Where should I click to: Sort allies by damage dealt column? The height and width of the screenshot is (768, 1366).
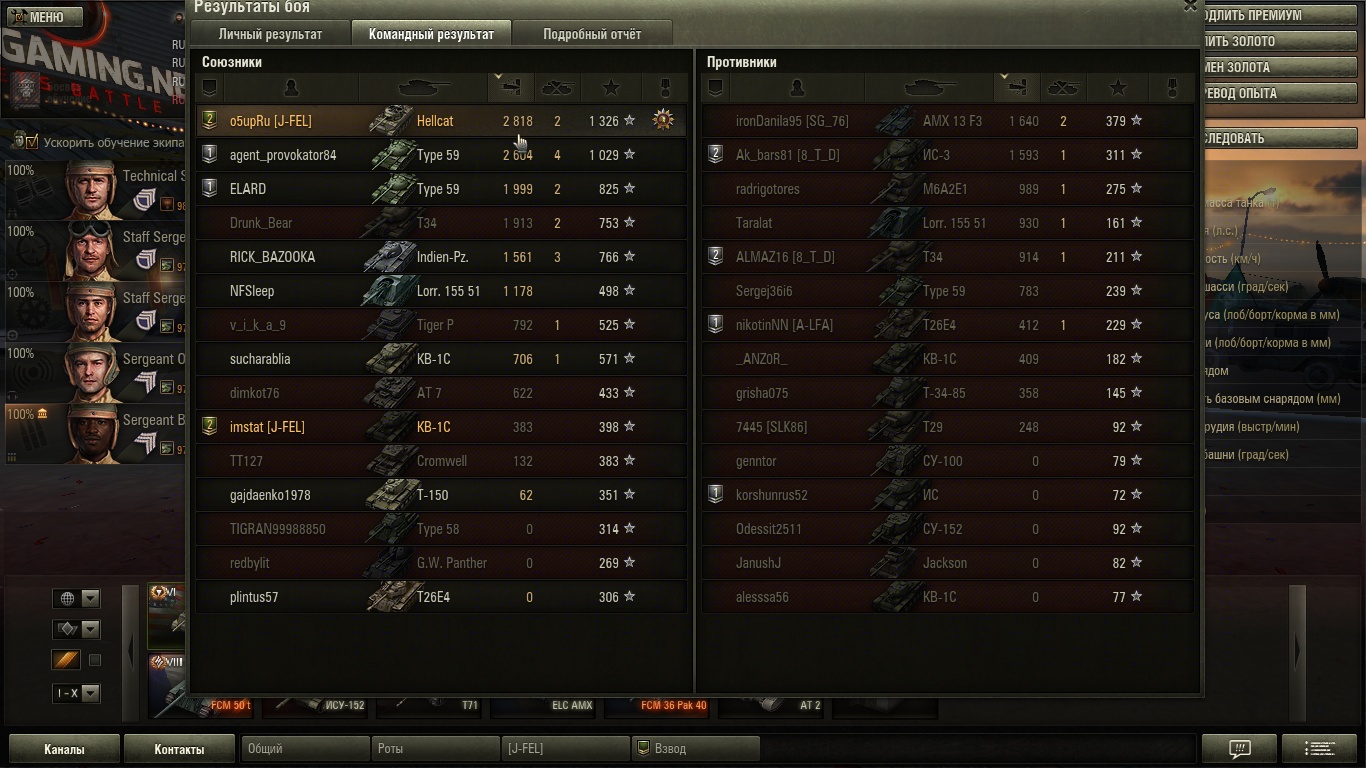pos(510,88)
